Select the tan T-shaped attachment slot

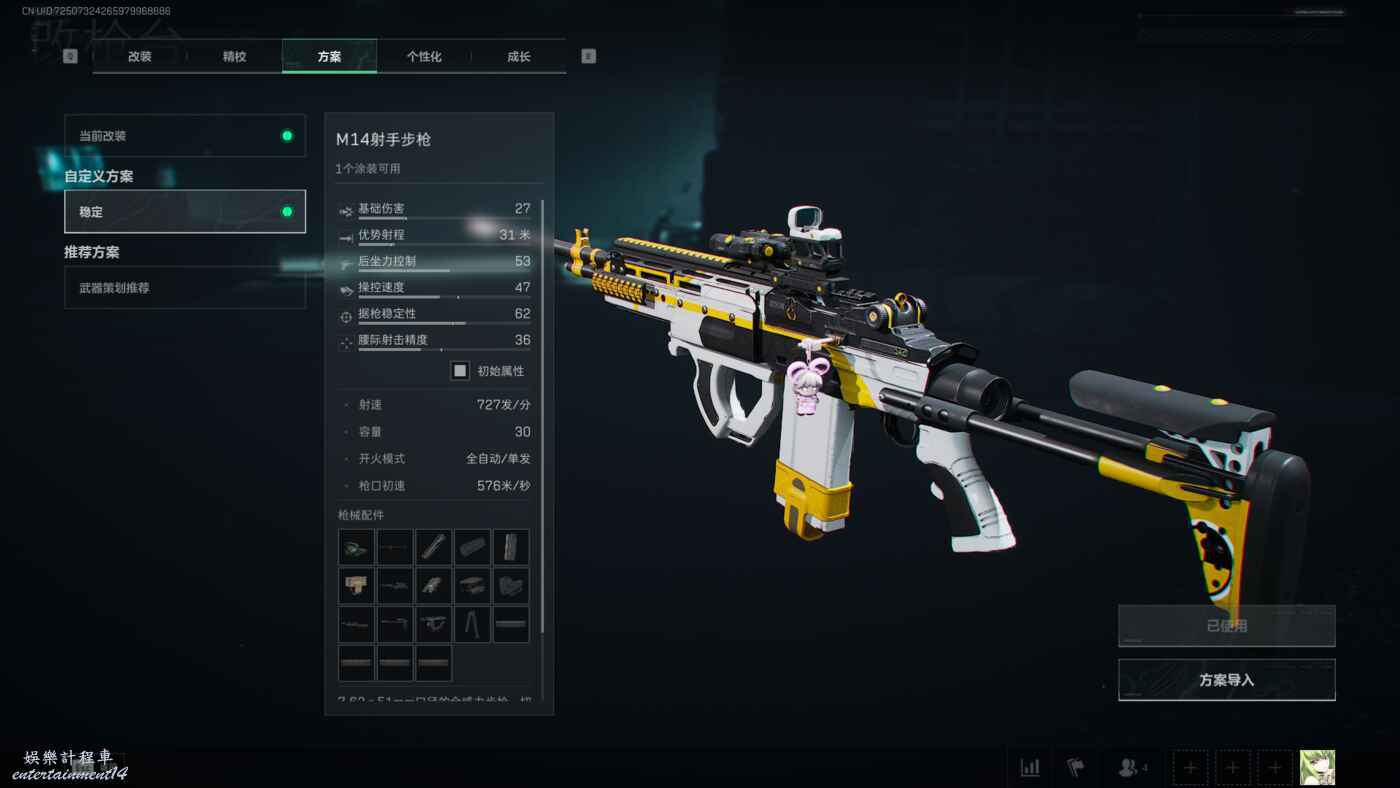tap(356, 586)
